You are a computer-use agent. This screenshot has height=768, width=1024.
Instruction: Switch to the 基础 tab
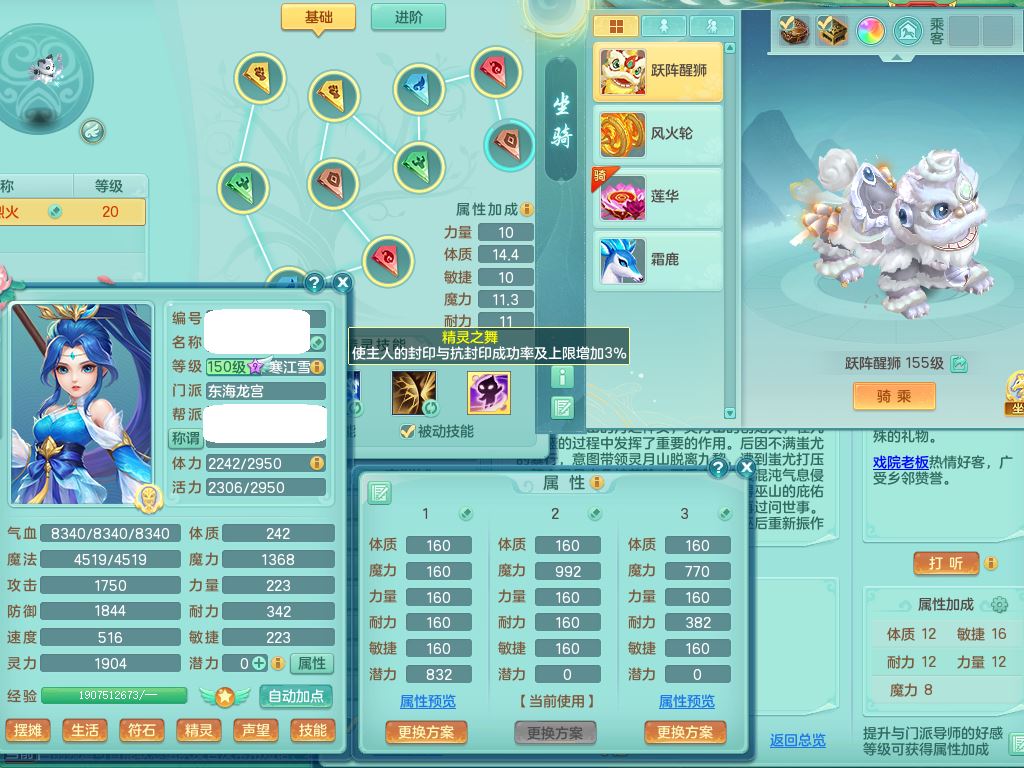318,17
